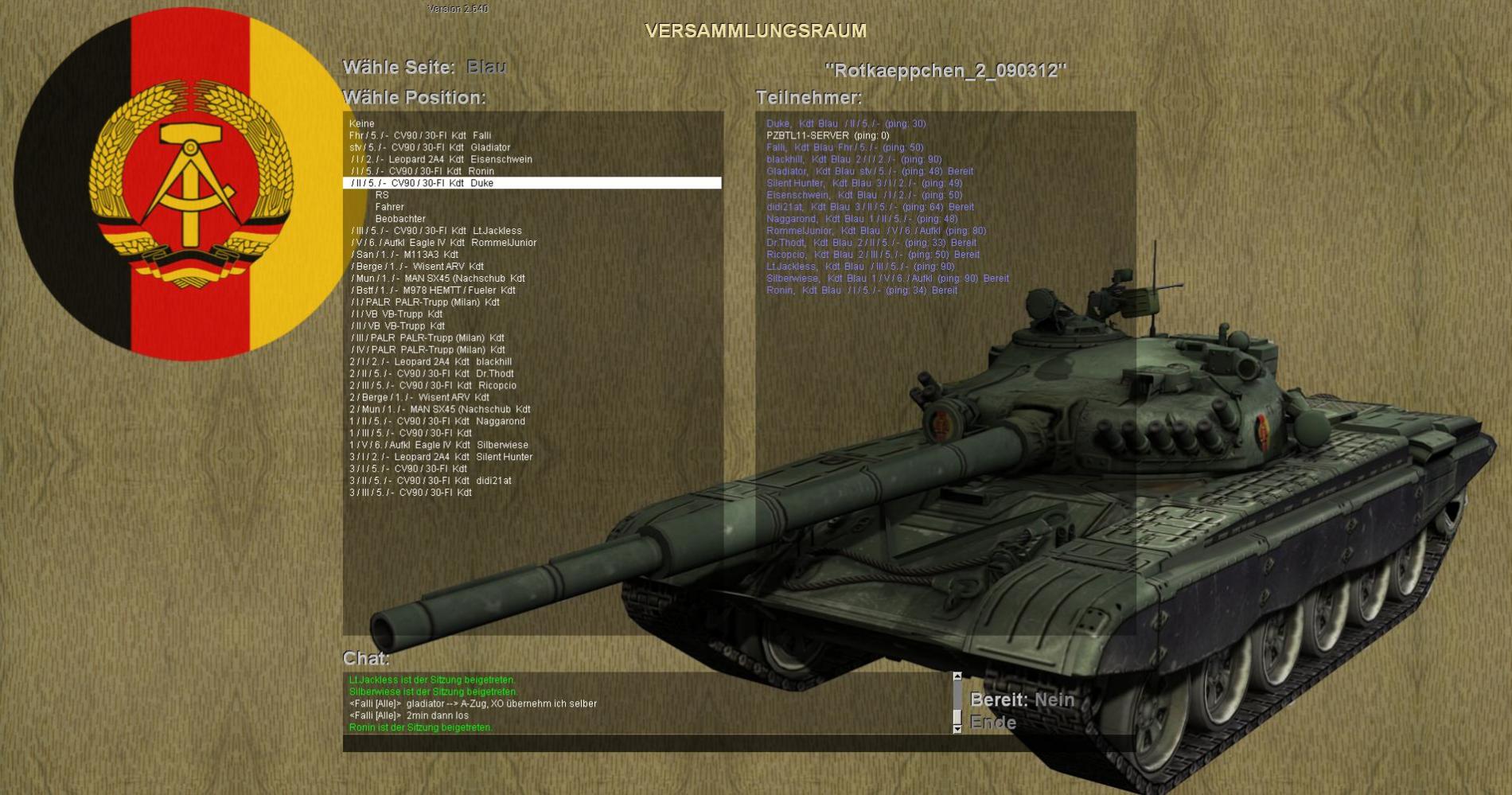1512x795 pixels.
Task: Select Leopard 2A4 Kdt Eisenschwein position
Action: [x=442, y=159]
